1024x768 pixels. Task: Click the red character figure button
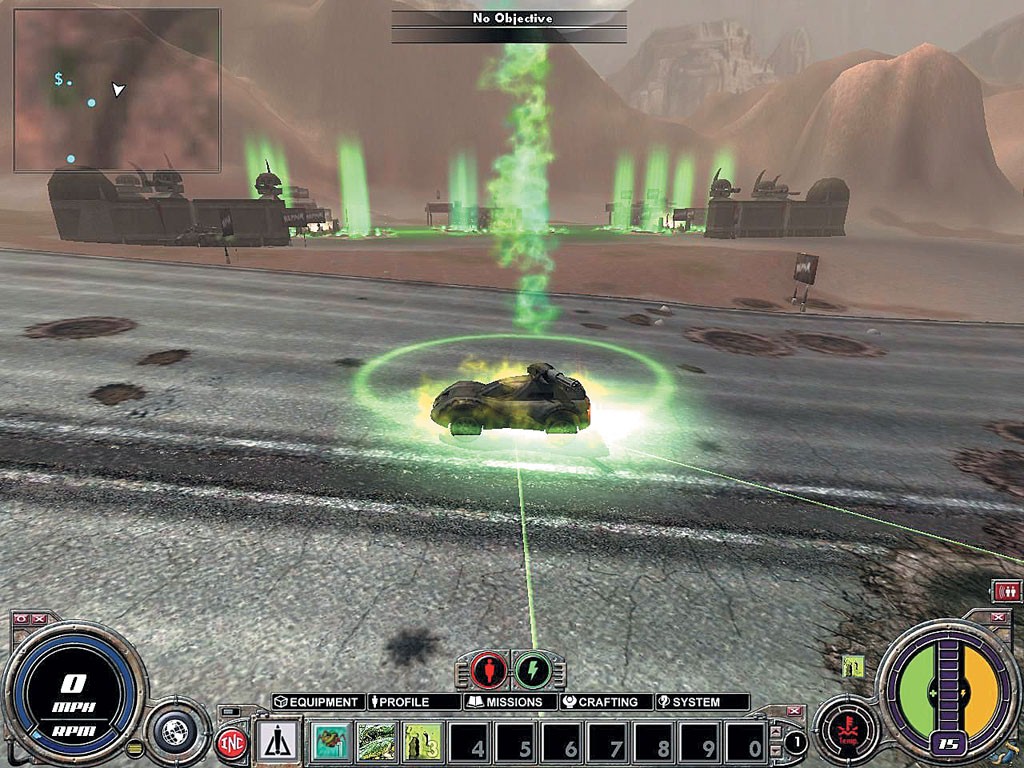click(x=489, y=669)
